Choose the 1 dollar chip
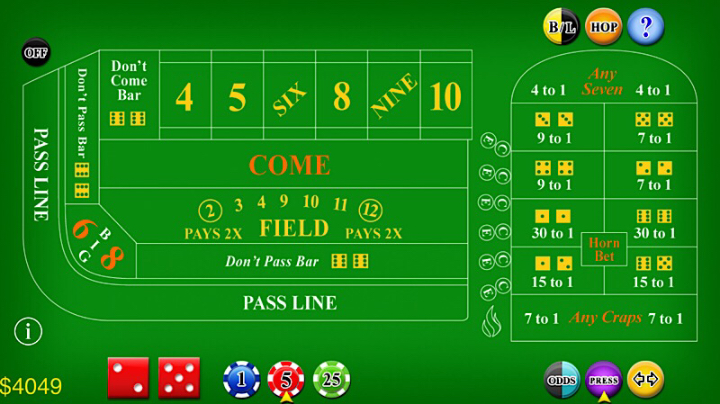 [x=241, y=379]
